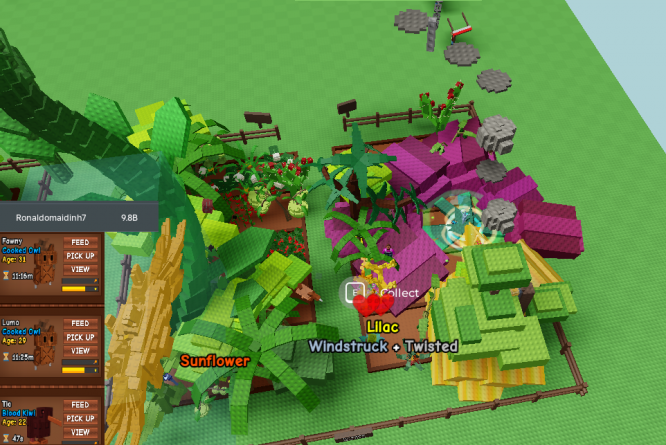
Task: Feed the pet named Lumo
Action: (x=80, y=324)
